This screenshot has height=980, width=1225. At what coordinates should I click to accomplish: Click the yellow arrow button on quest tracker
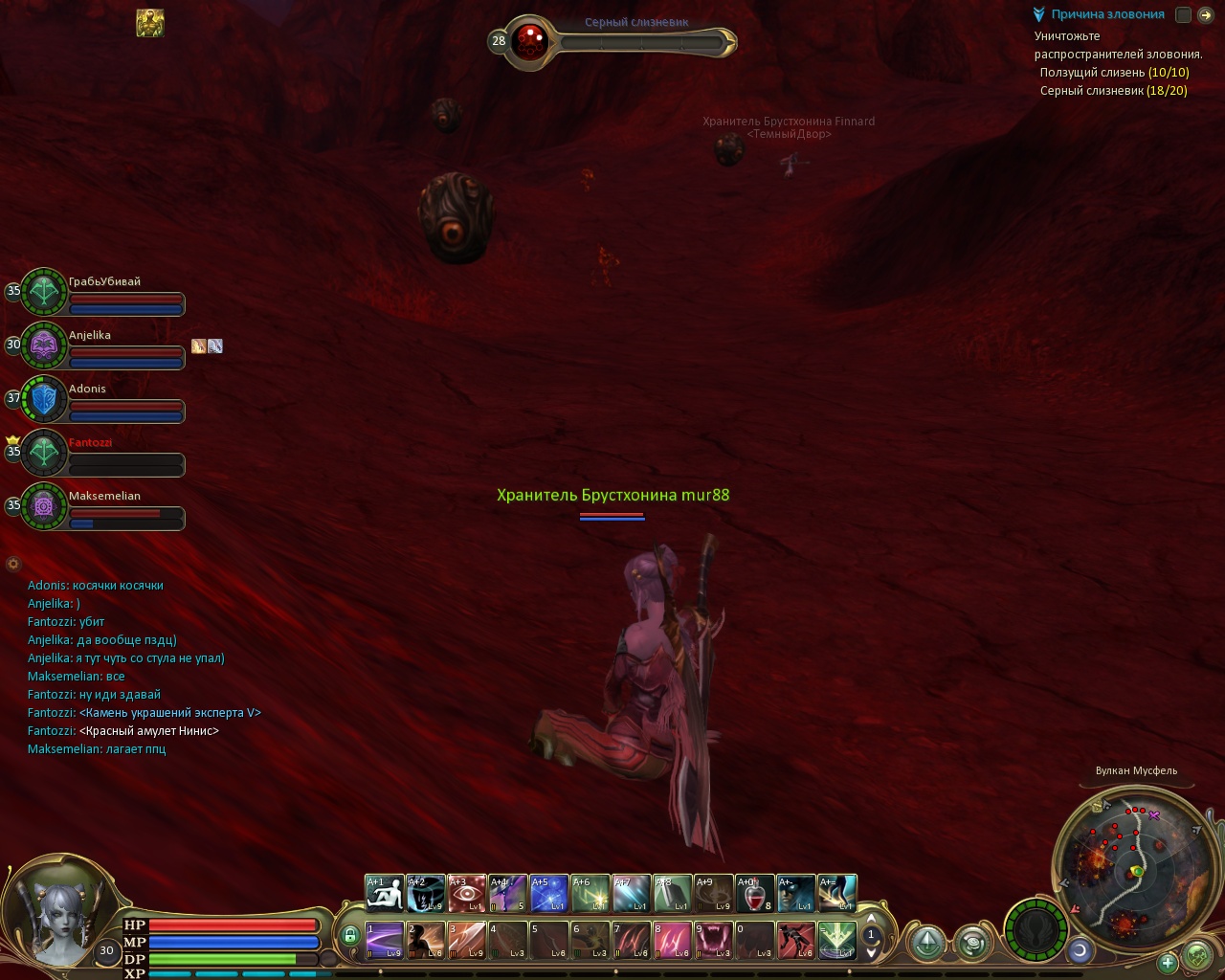point(1206,14)
